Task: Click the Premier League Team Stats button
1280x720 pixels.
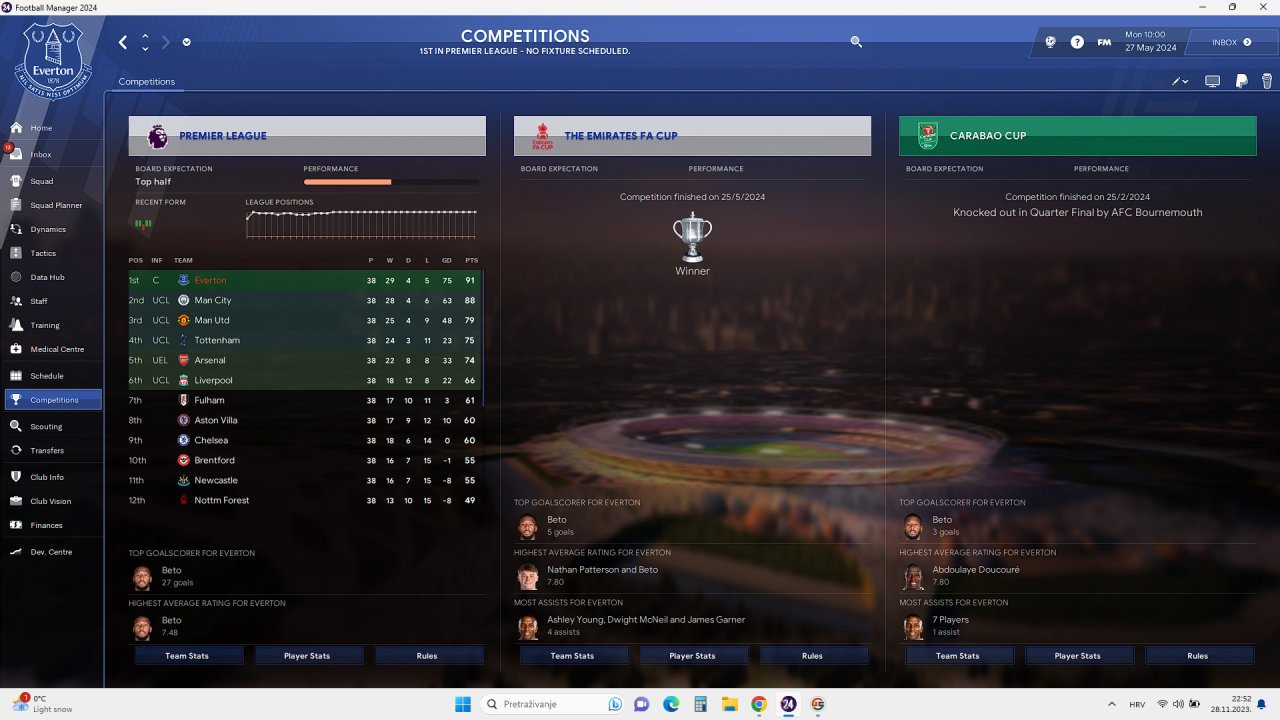Action: 187,656
